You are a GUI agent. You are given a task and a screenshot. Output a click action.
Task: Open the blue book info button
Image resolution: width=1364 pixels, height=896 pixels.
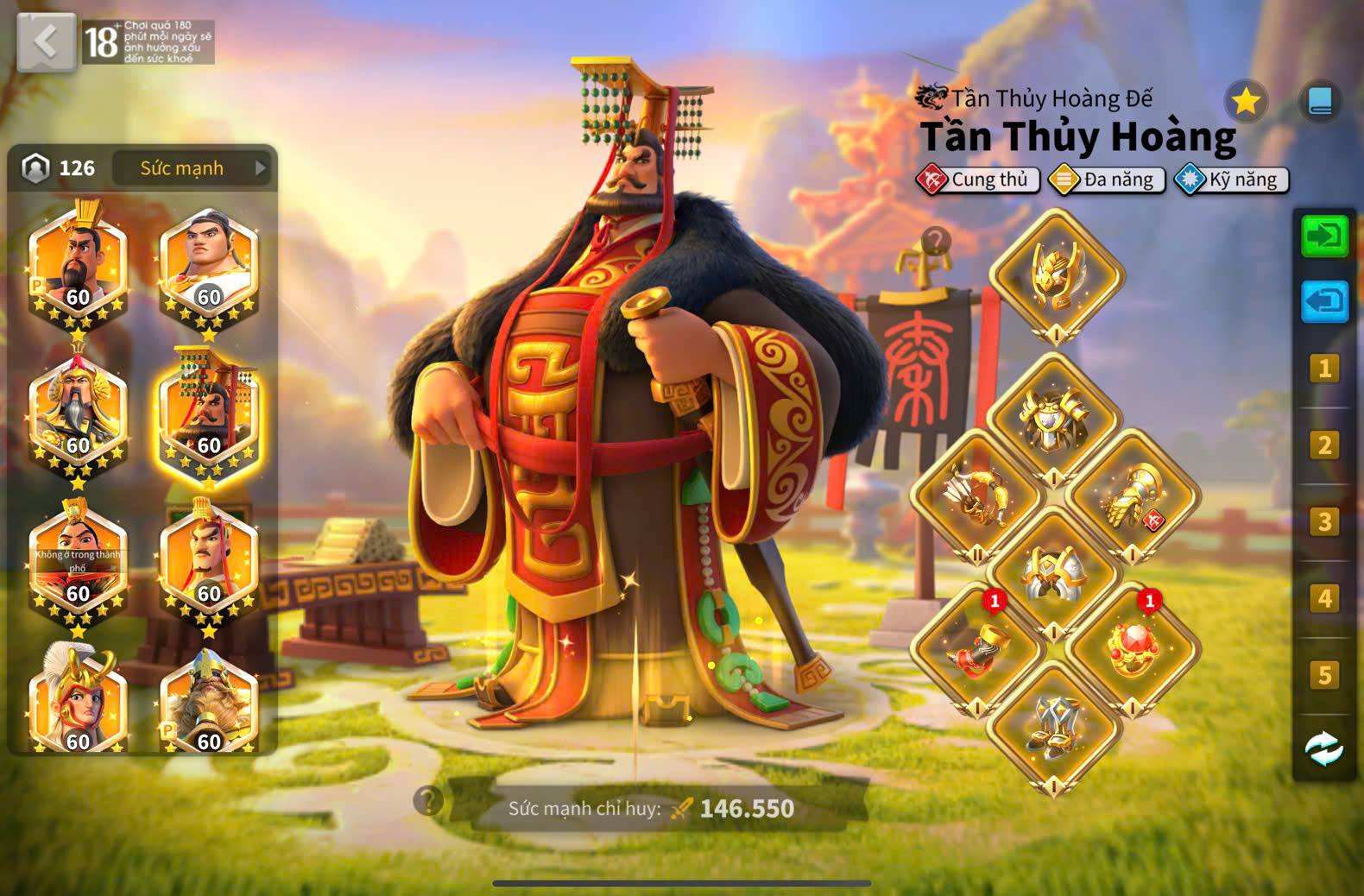coord(1320,102)
